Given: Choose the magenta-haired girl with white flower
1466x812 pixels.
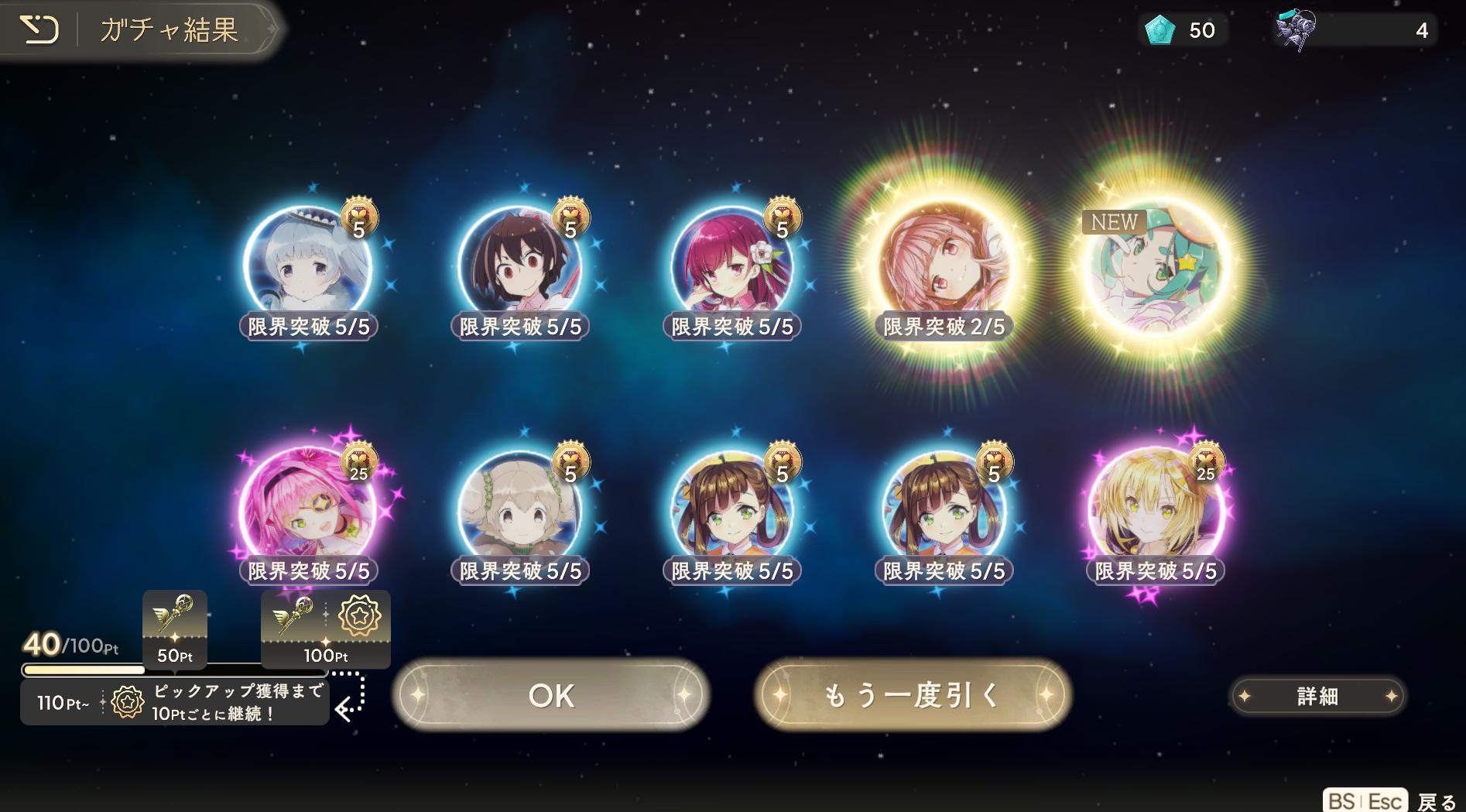Looking at the screenshot, I should tap(732, 267).
